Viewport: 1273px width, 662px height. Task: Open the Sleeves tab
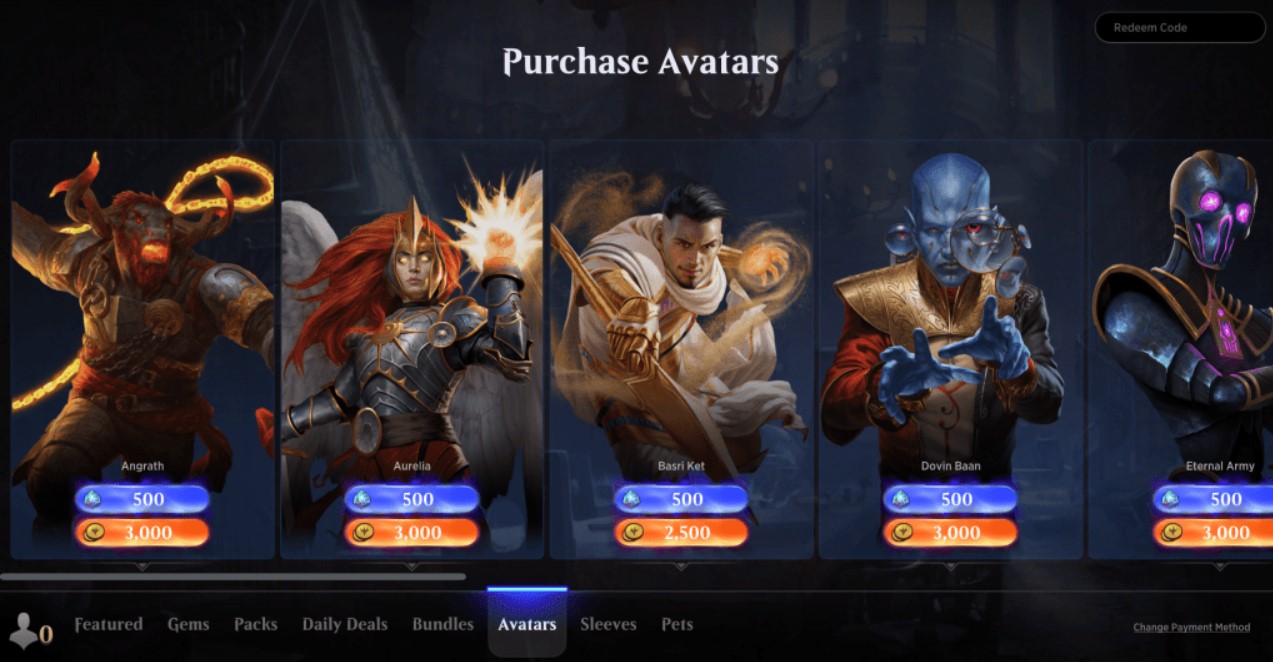tap(608, 625)
